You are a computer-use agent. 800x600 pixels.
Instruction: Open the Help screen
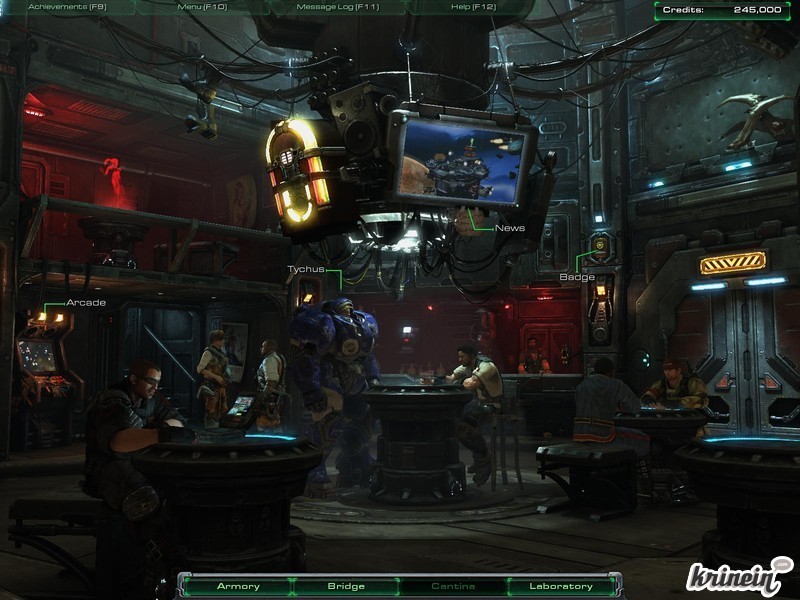pyautogui.click(x=474, y=7)
